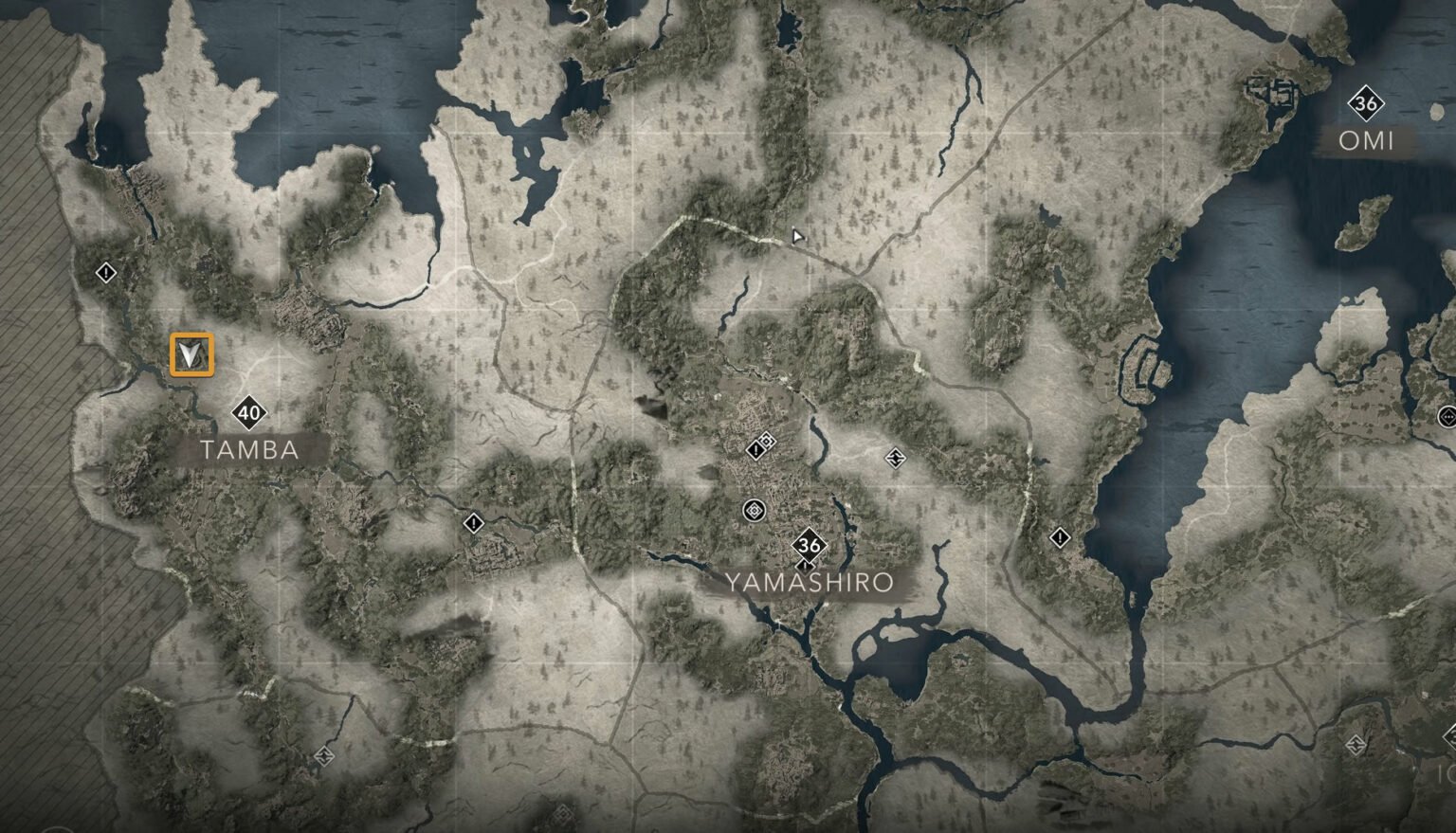1456x833 pixels.
Task: Click the level 40 diamond marker in Tamba
Action: (x=248, y=412)
